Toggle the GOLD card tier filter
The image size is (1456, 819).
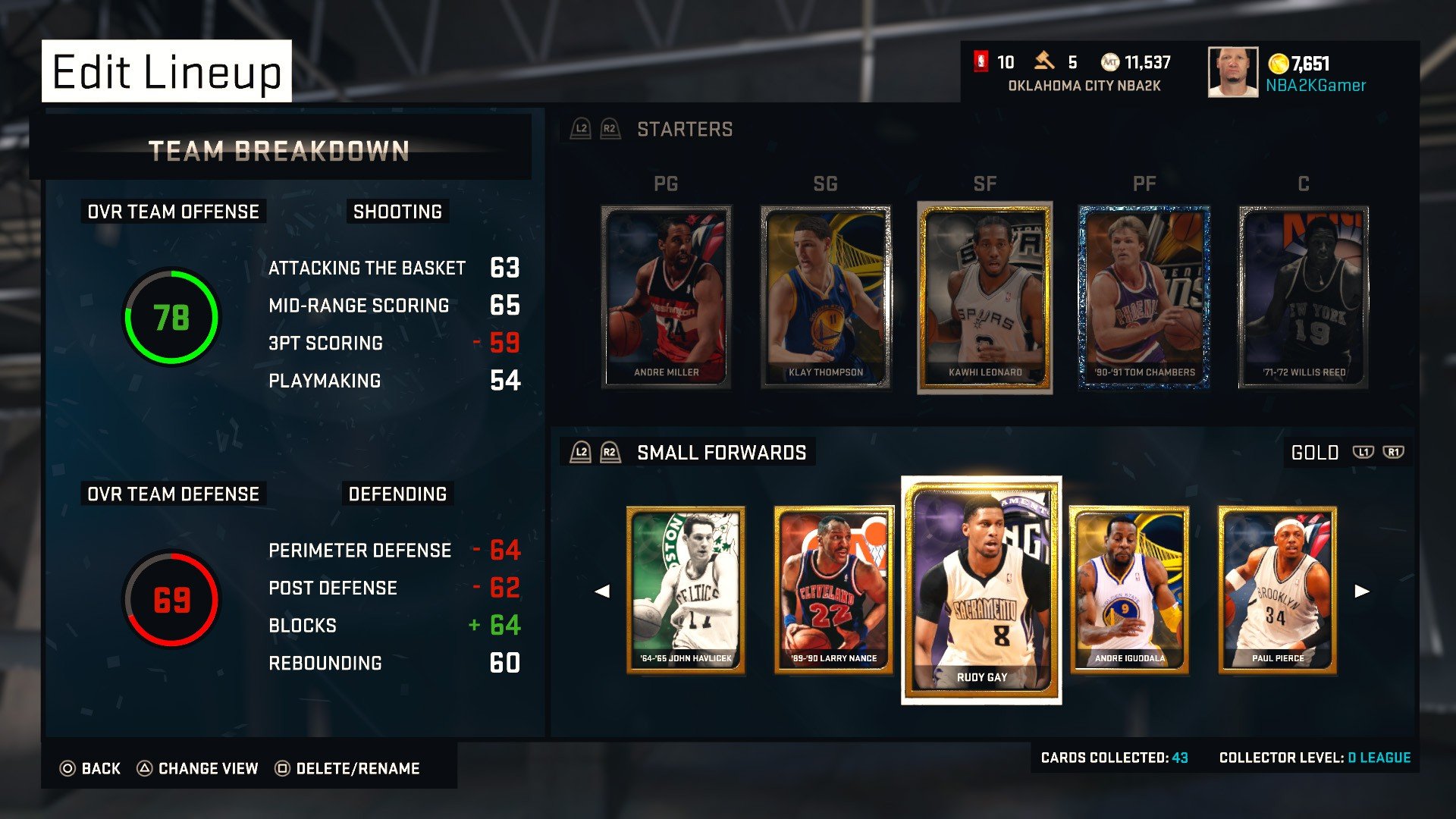click(x=1315, y=452)
